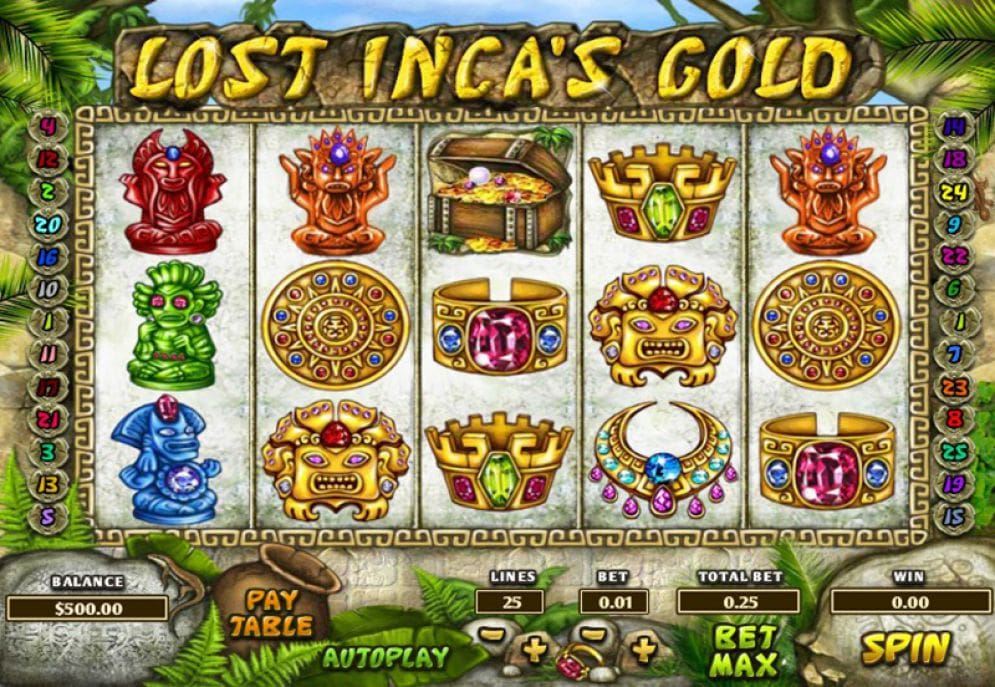This screenshot has width=995, height=687.
Task: Select payline 14 marker
Action: [x=953, y=127]
